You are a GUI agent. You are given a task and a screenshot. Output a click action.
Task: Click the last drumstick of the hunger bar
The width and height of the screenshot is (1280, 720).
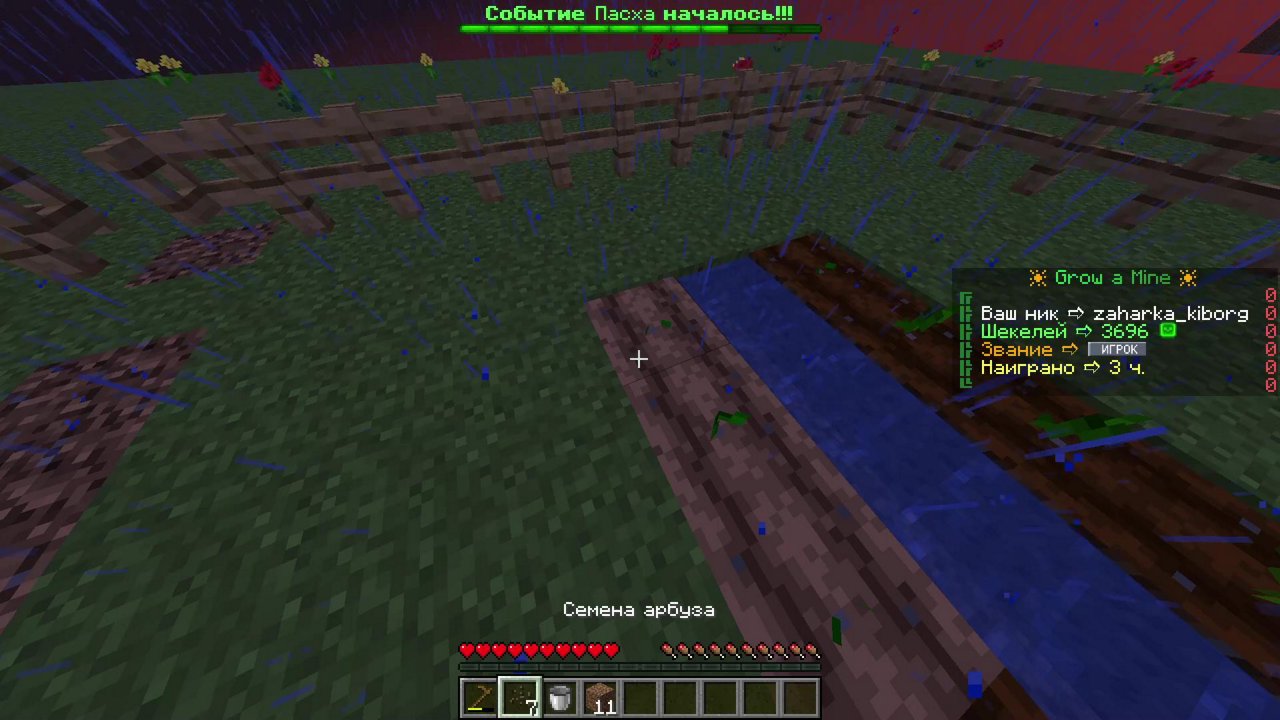click(813, 650)
